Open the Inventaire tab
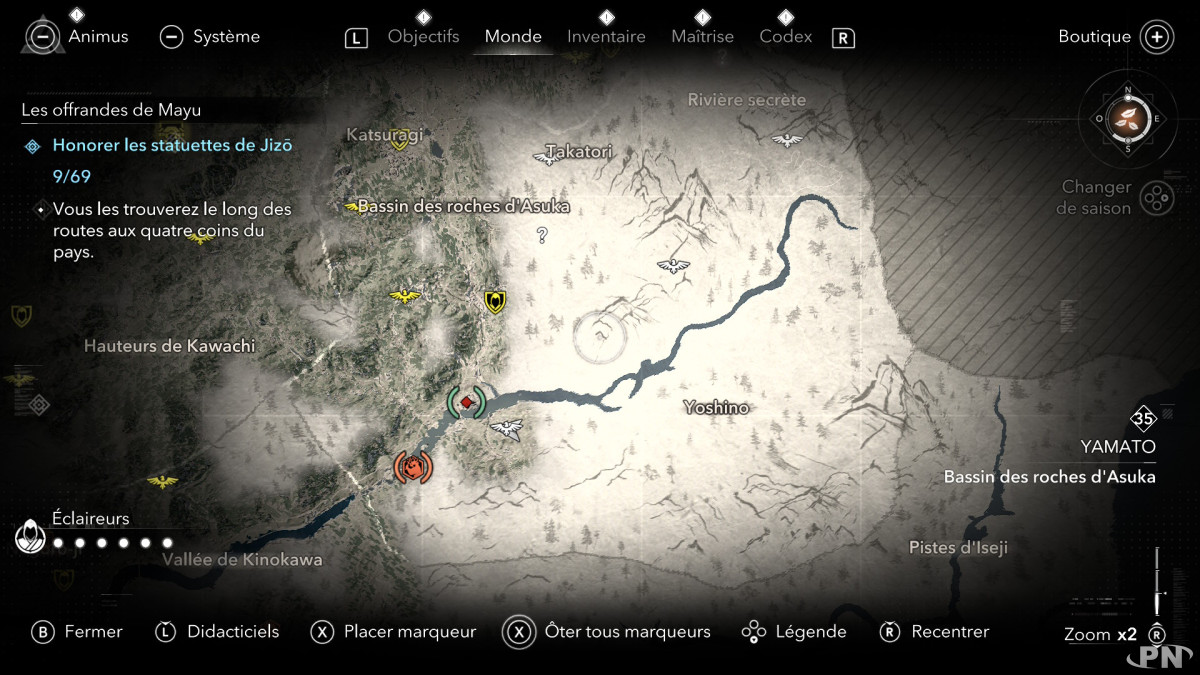Image resolution: width=1200 pixels, height=675 pixels. coord(606,37)
